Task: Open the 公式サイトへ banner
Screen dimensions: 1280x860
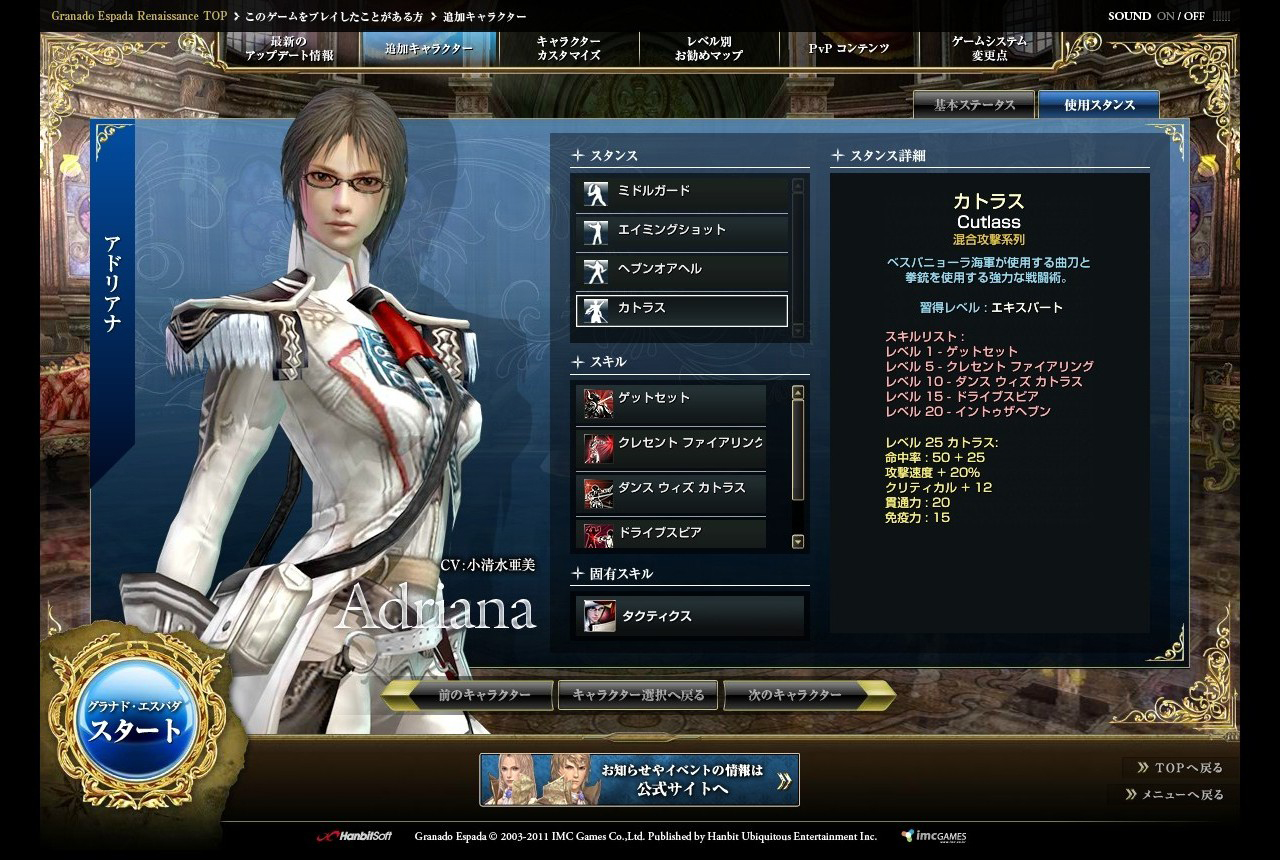Action: [639, 780]
